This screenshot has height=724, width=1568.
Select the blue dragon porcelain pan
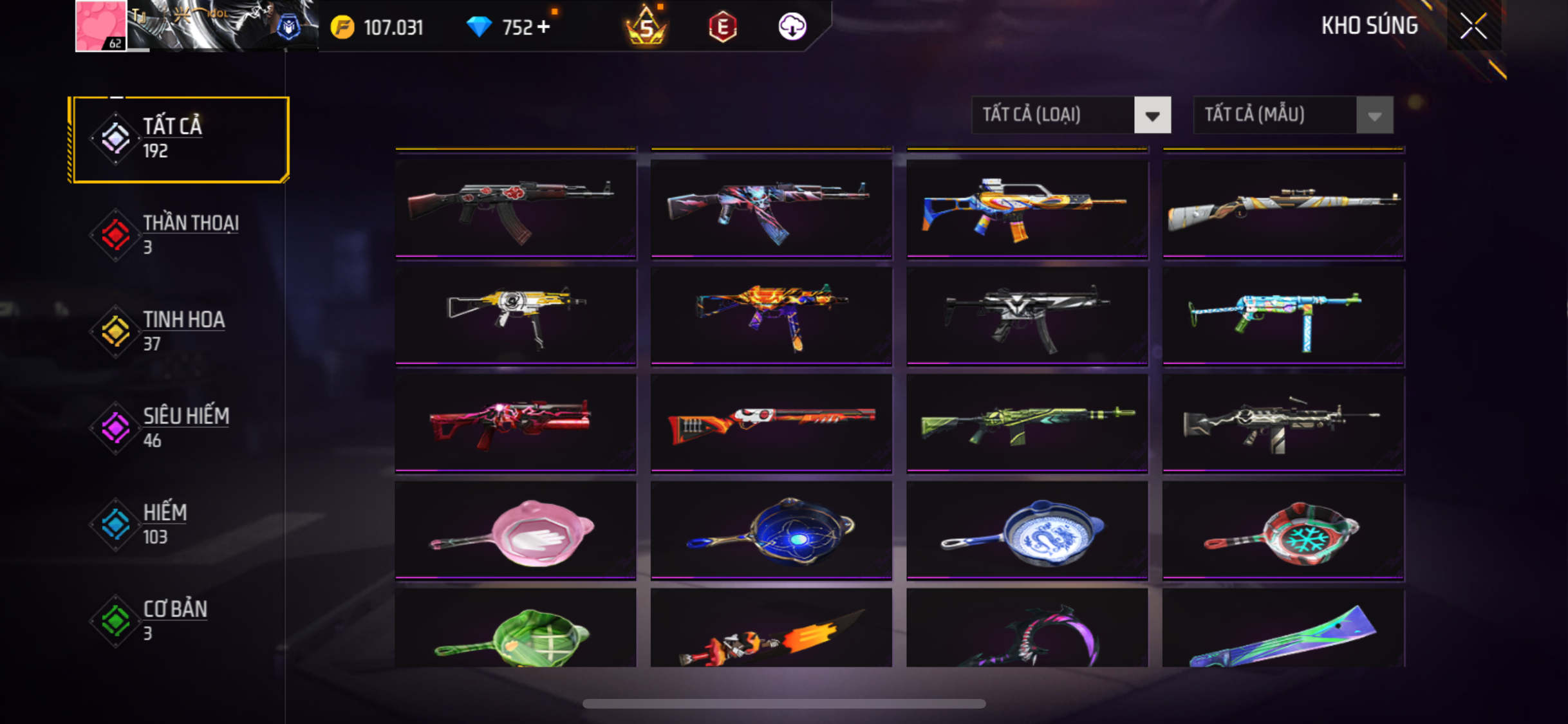(1027, 532)
